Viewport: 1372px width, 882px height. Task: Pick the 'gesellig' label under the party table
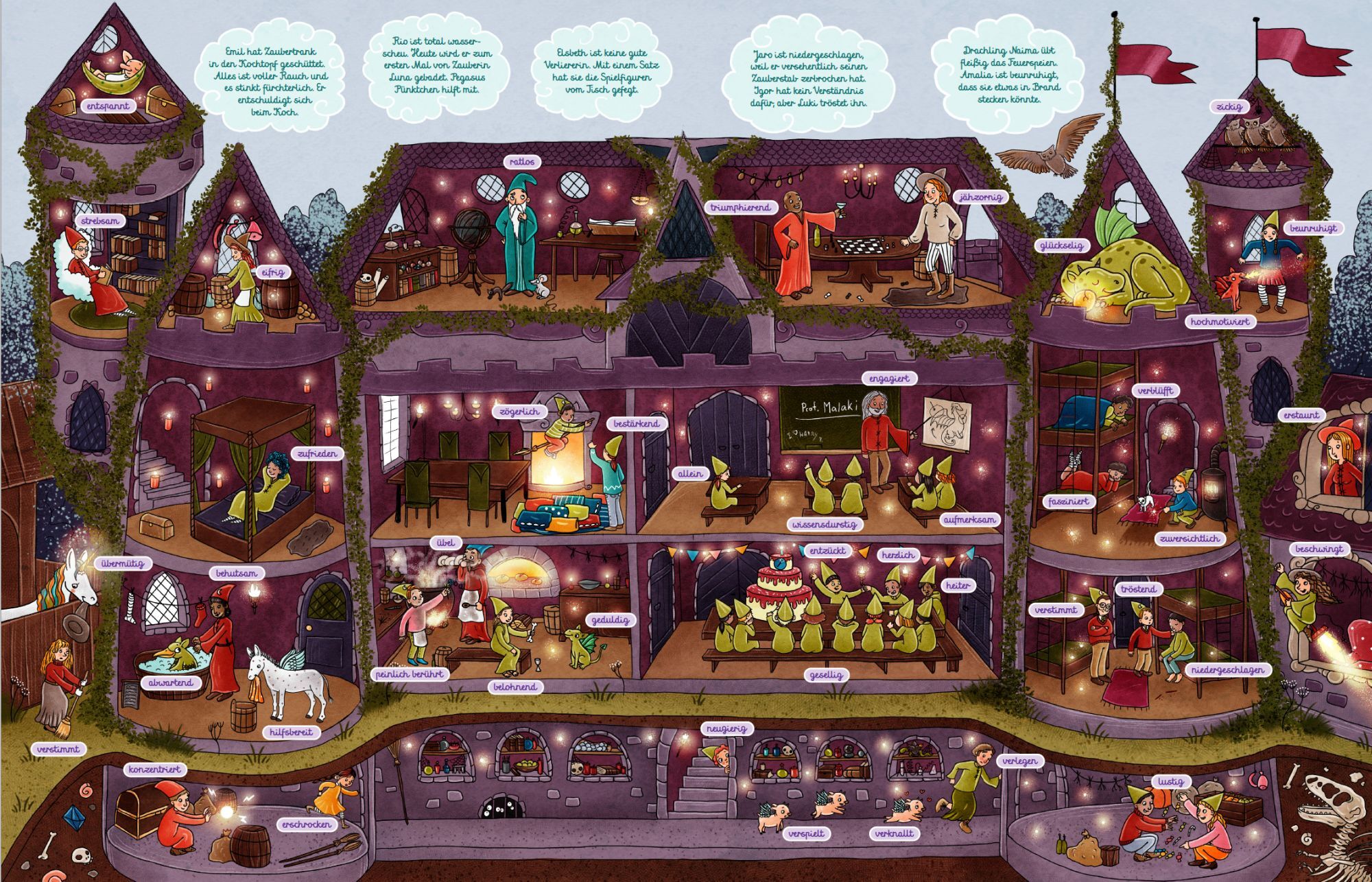[826, 675]
